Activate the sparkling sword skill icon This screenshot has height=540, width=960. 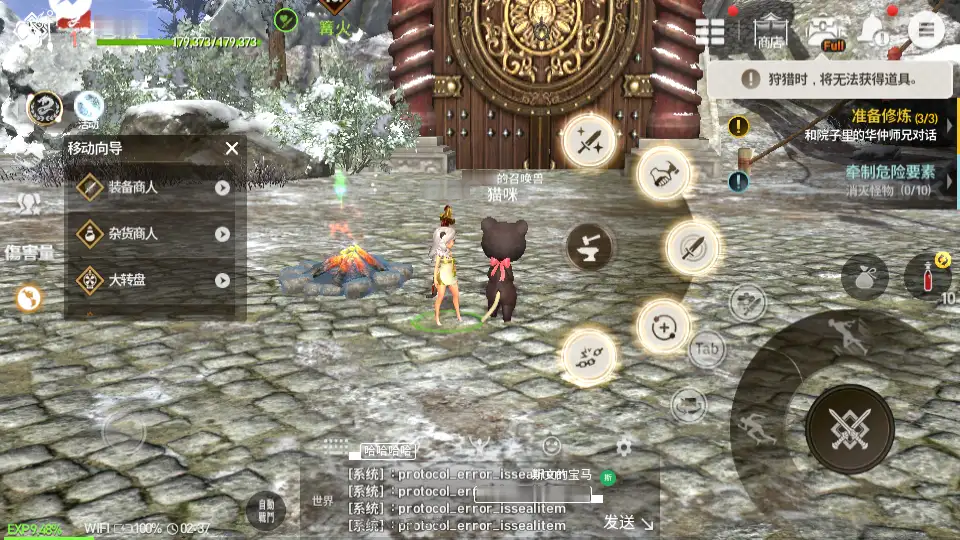pos(589,141)
